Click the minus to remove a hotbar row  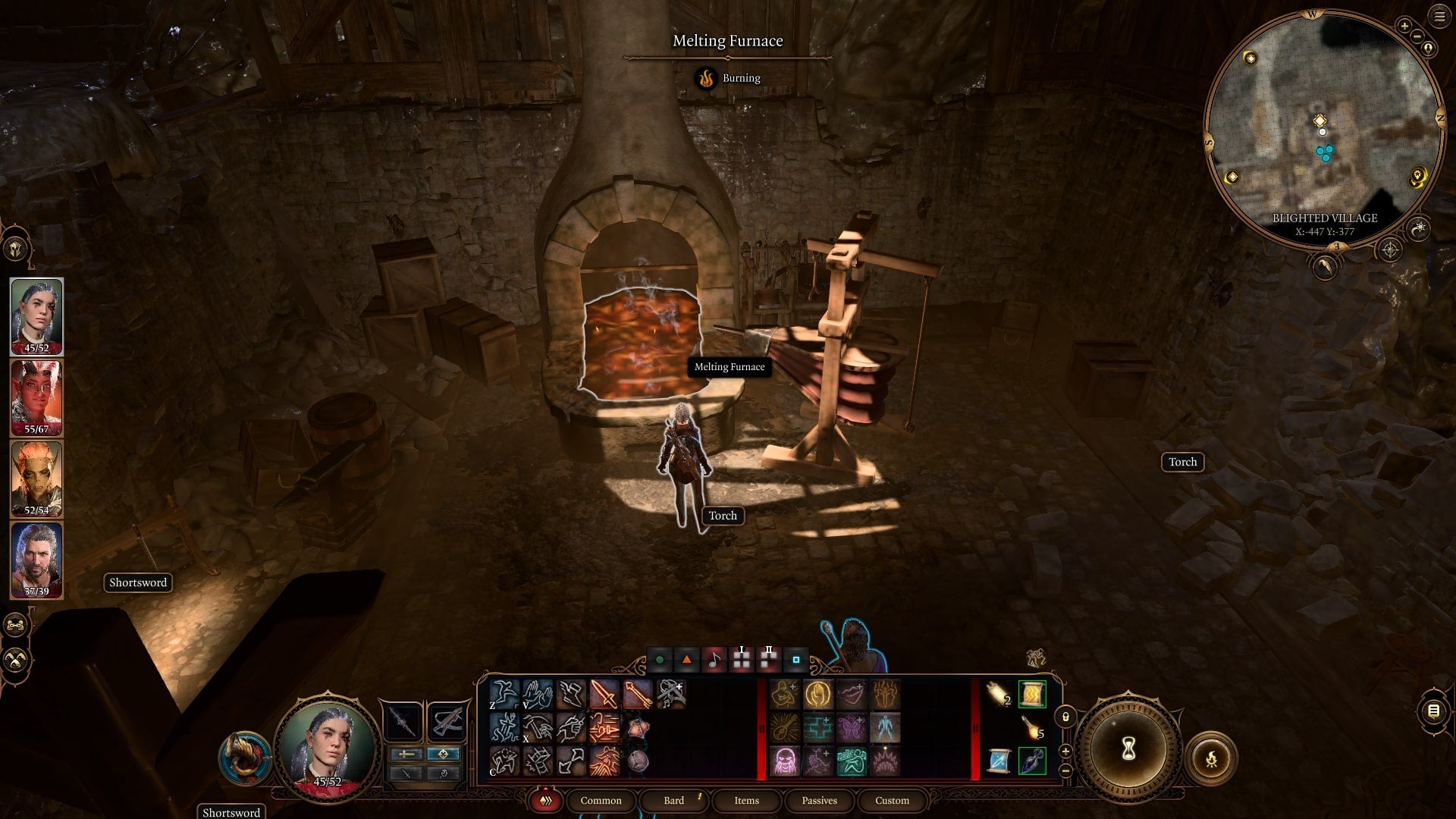click(1065, 770)
